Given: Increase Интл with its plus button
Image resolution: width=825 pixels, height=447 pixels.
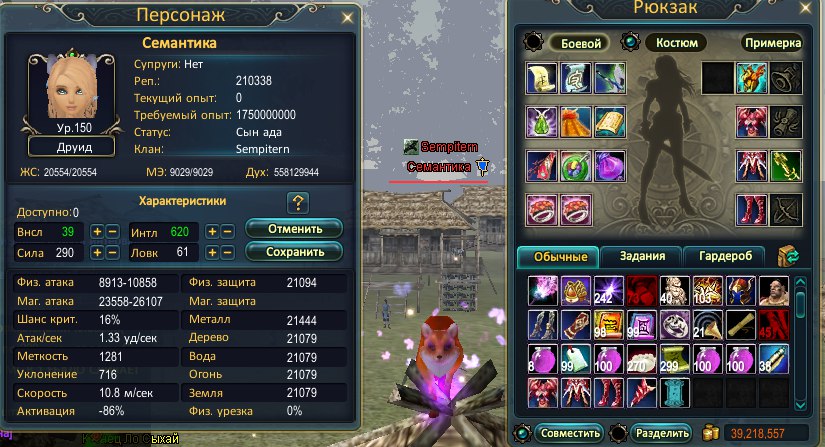Looking at the screenshot, I should coord(213,231).
